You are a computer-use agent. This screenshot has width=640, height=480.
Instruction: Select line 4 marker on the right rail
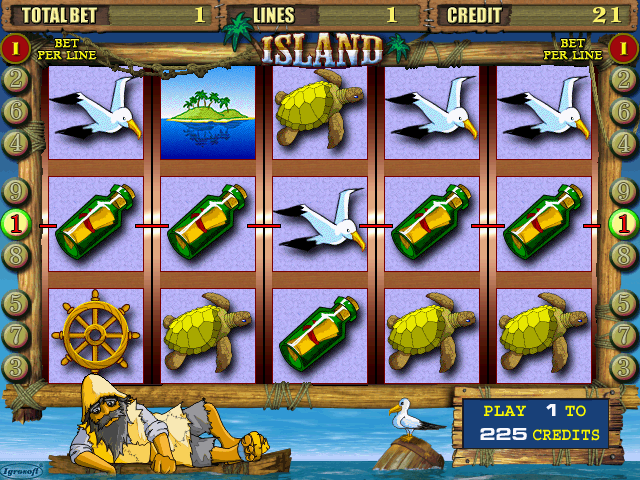pyautogui.click(x=625, y=143)
